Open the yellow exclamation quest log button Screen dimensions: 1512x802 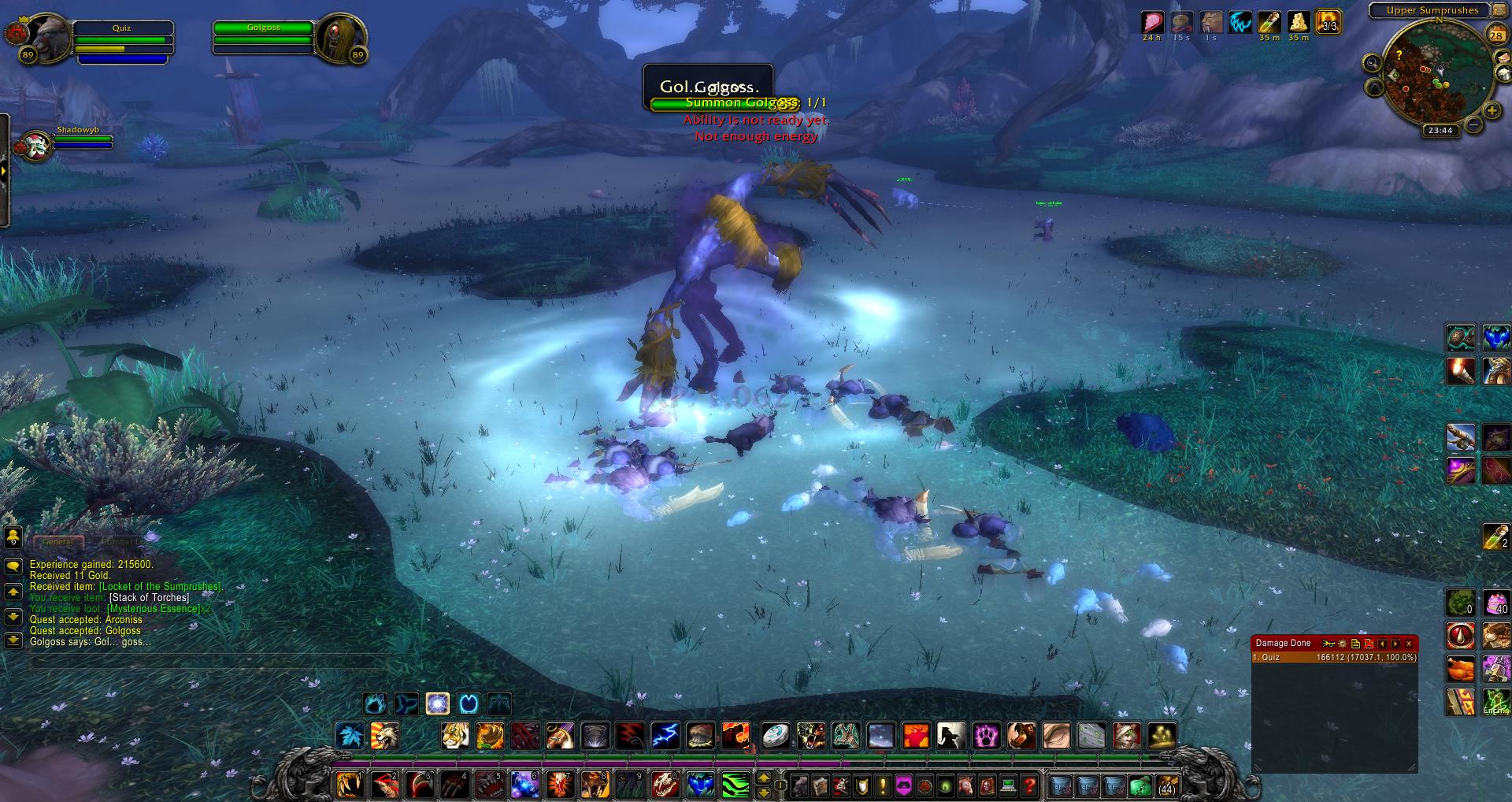click(x=883, y=785)
